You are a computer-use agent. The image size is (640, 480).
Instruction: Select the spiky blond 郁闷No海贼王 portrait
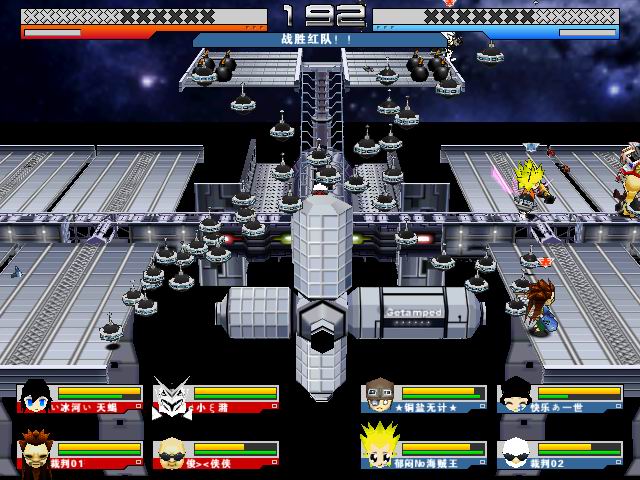(381, 450)
